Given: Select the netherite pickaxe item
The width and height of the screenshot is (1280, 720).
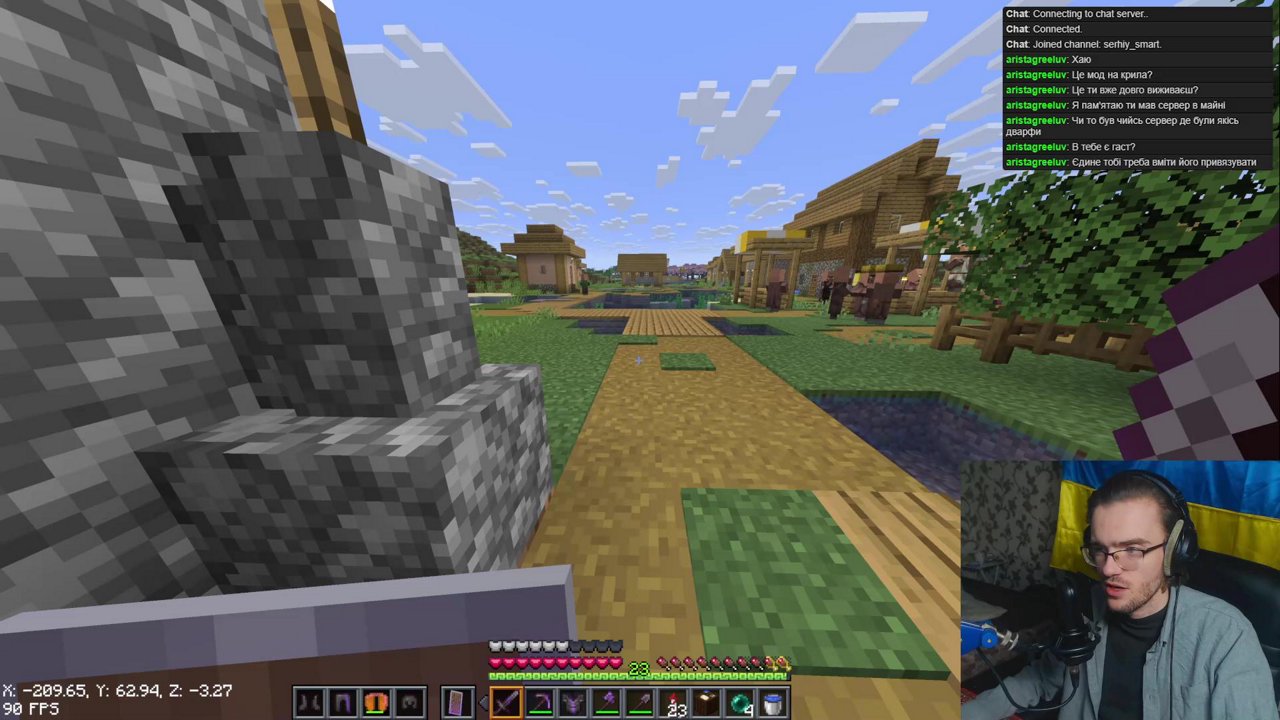Looking at the screenshot, I should coord(540,702).
